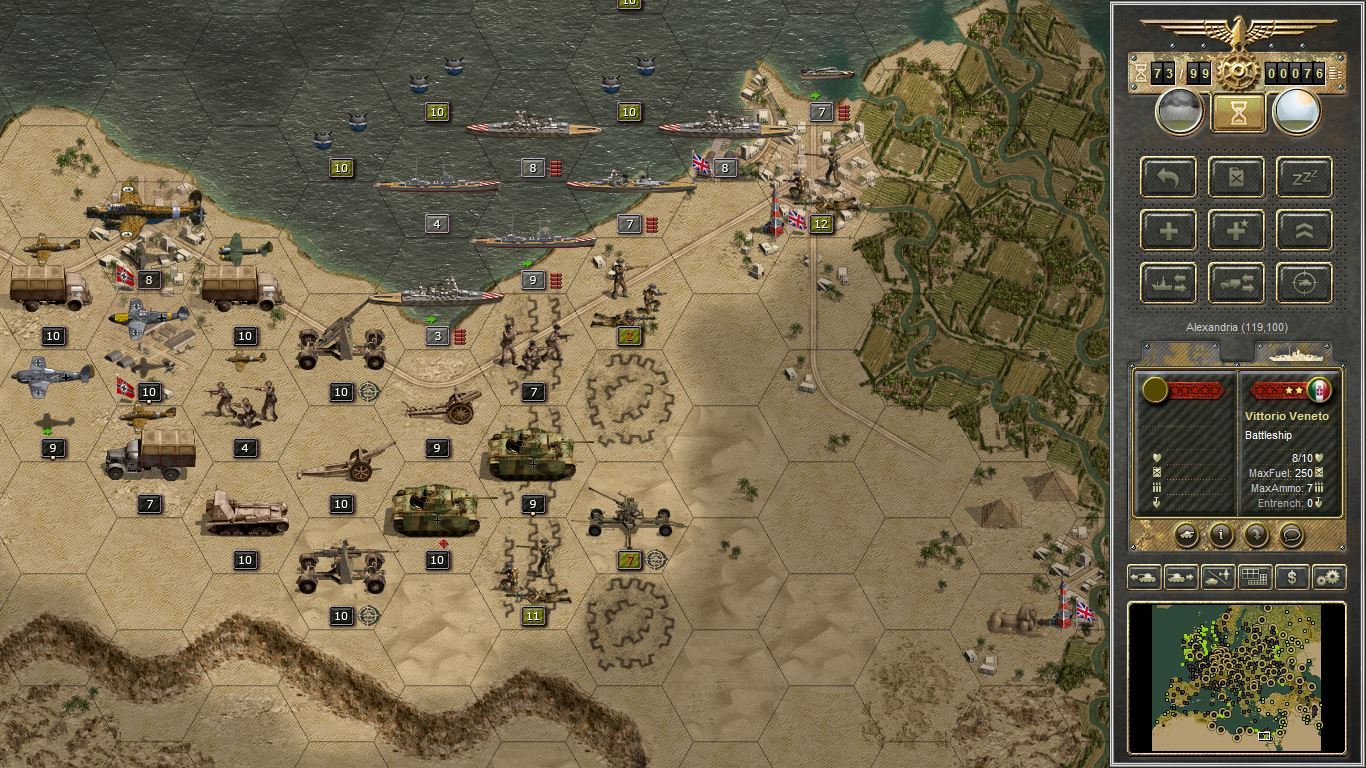Screen dimensions: 1366x768
Task: Reinforce the unit with replacements
Action: tap(1169, 230)
